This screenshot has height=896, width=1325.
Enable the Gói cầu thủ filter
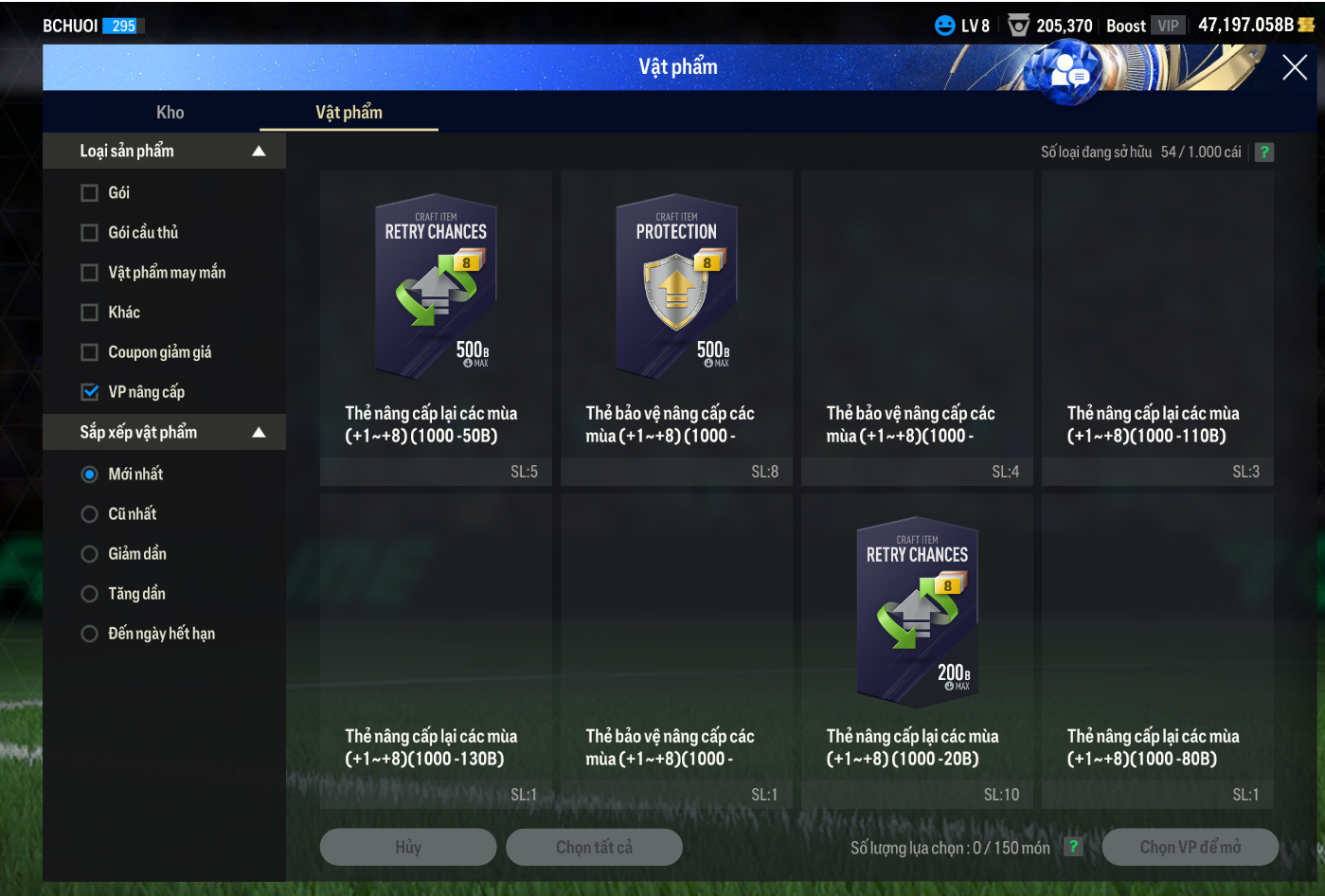(90, 233)
